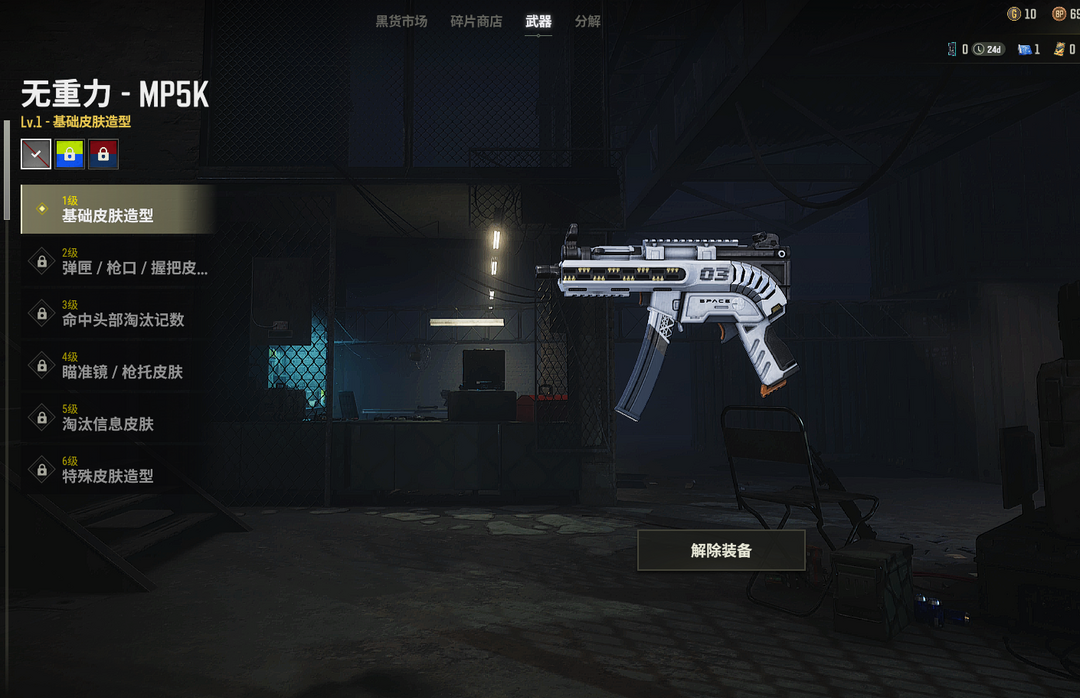Choose the level 5 淘汰信息皮肤 row
Viewport: 1080px width, 698px height.
[x=118, y=418]
